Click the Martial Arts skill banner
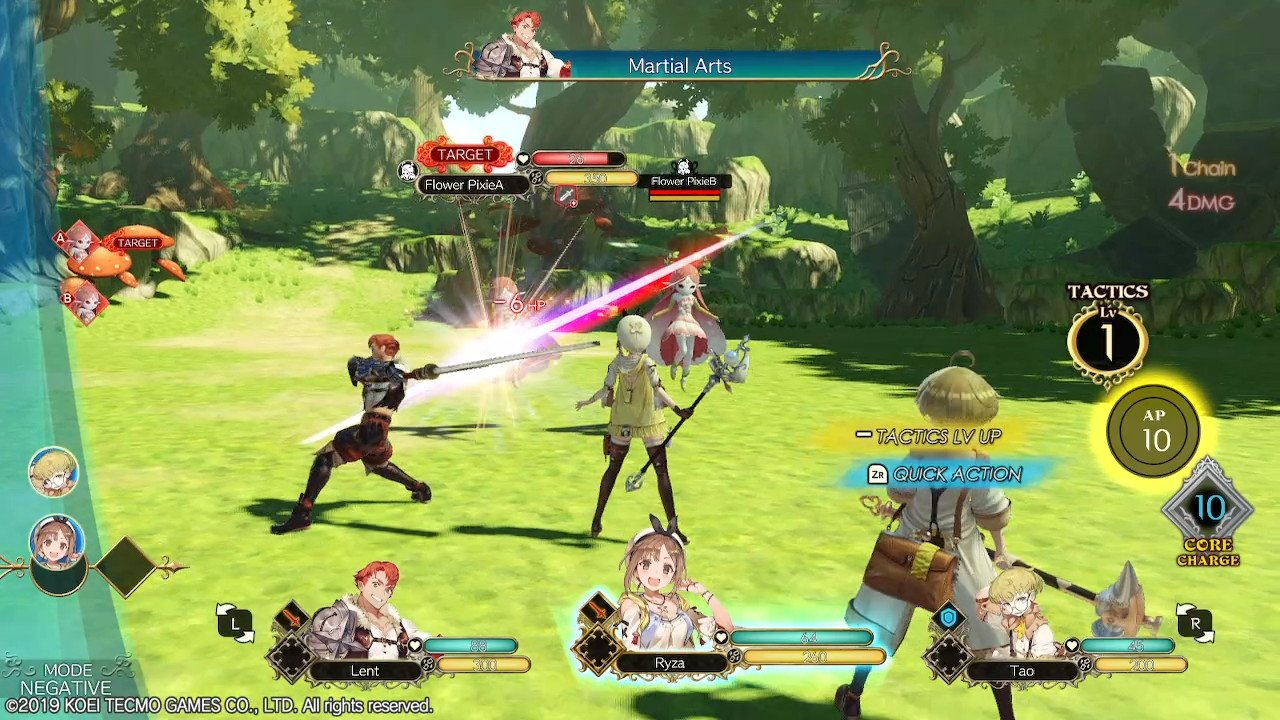 coord(680,66)
